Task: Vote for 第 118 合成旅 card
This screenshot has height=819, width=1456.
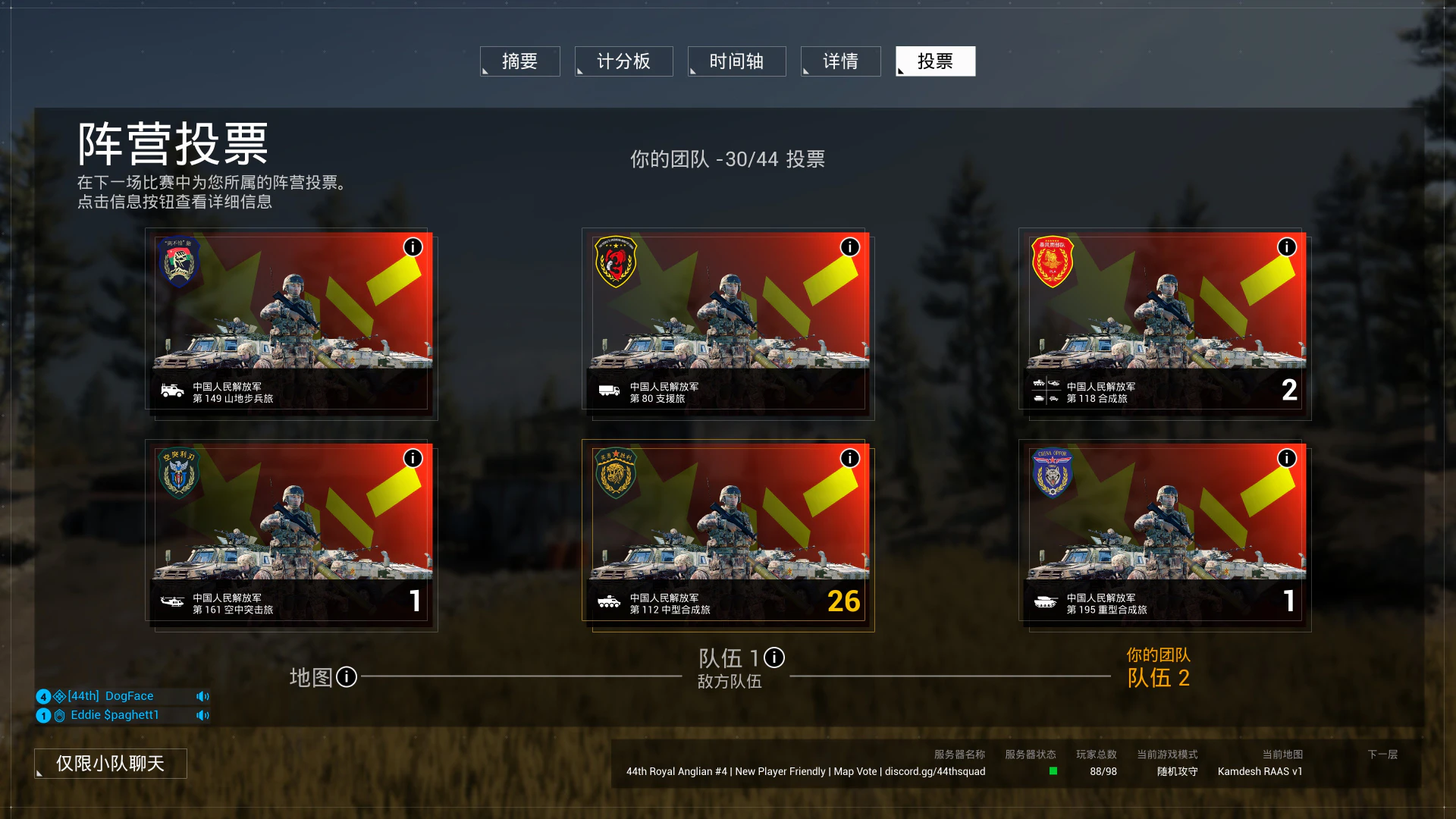Action: pyautogui.click(x=1165, y=322)
